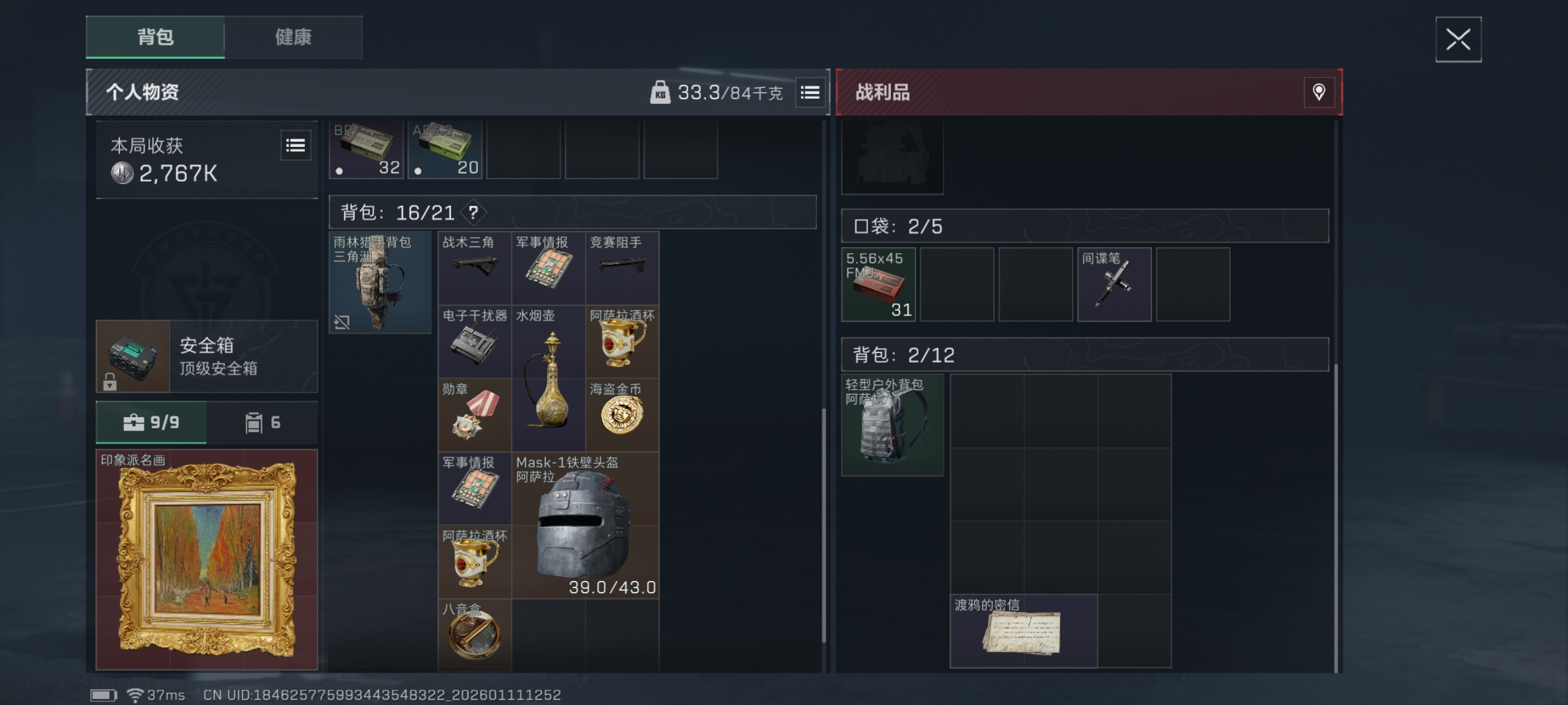The image size is (1568, 705).
Task: Switch to the 健康 tab
Action: coord(294,37)
